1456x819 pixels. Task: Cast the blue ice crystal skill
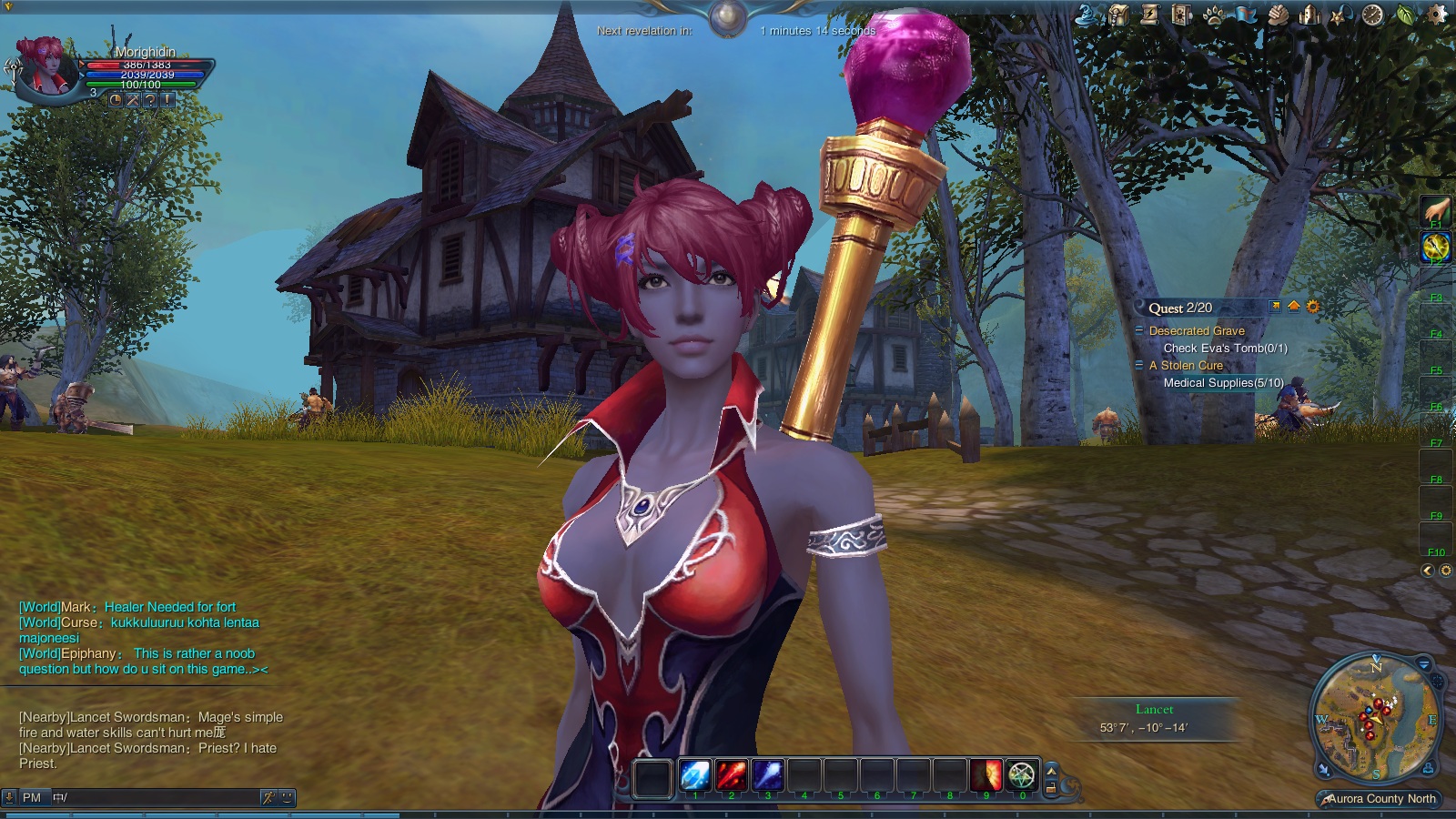coord(695,775)
